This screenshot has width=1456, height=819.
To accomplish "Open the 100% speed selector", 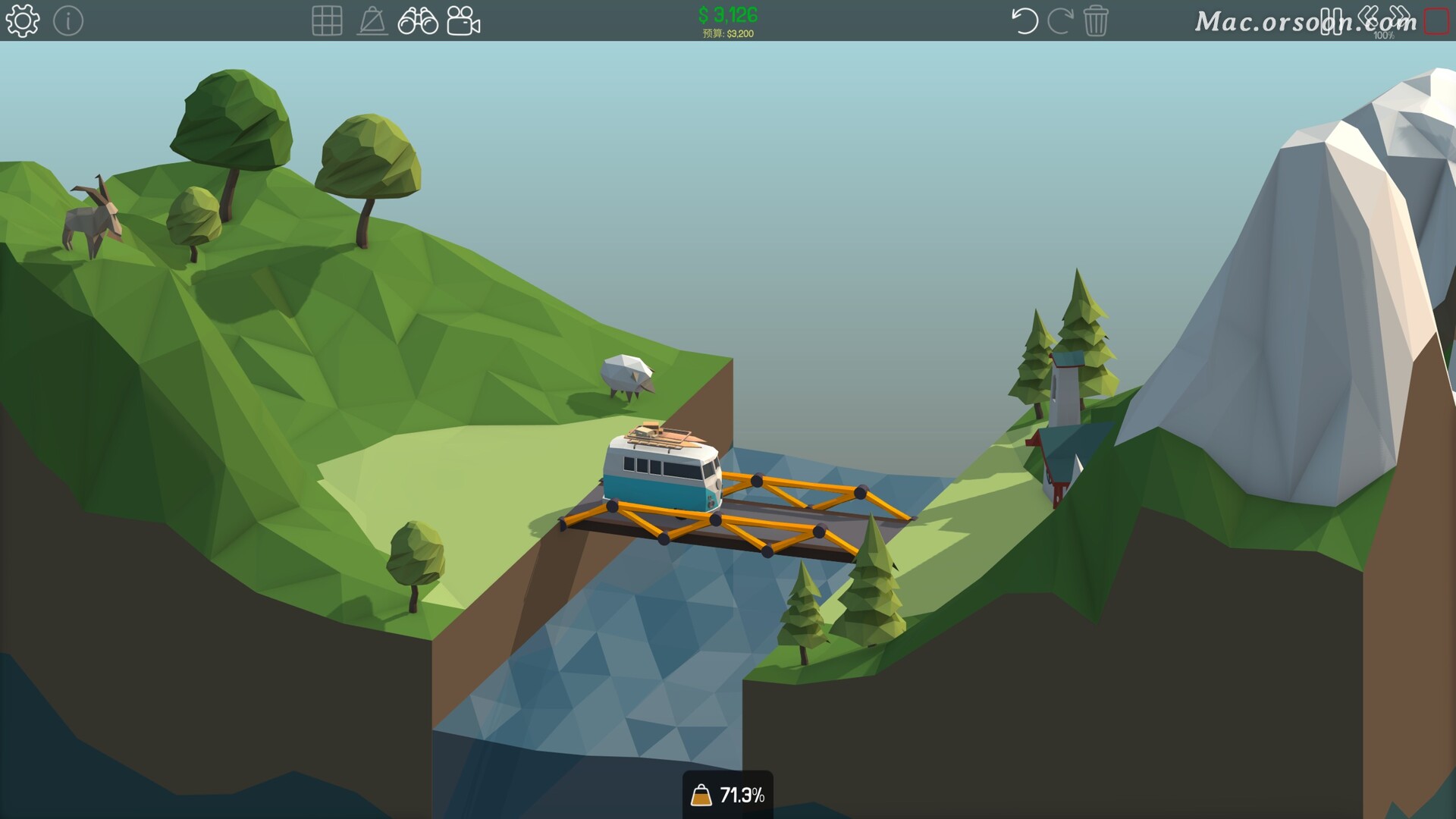I will tap(1384, 34).
